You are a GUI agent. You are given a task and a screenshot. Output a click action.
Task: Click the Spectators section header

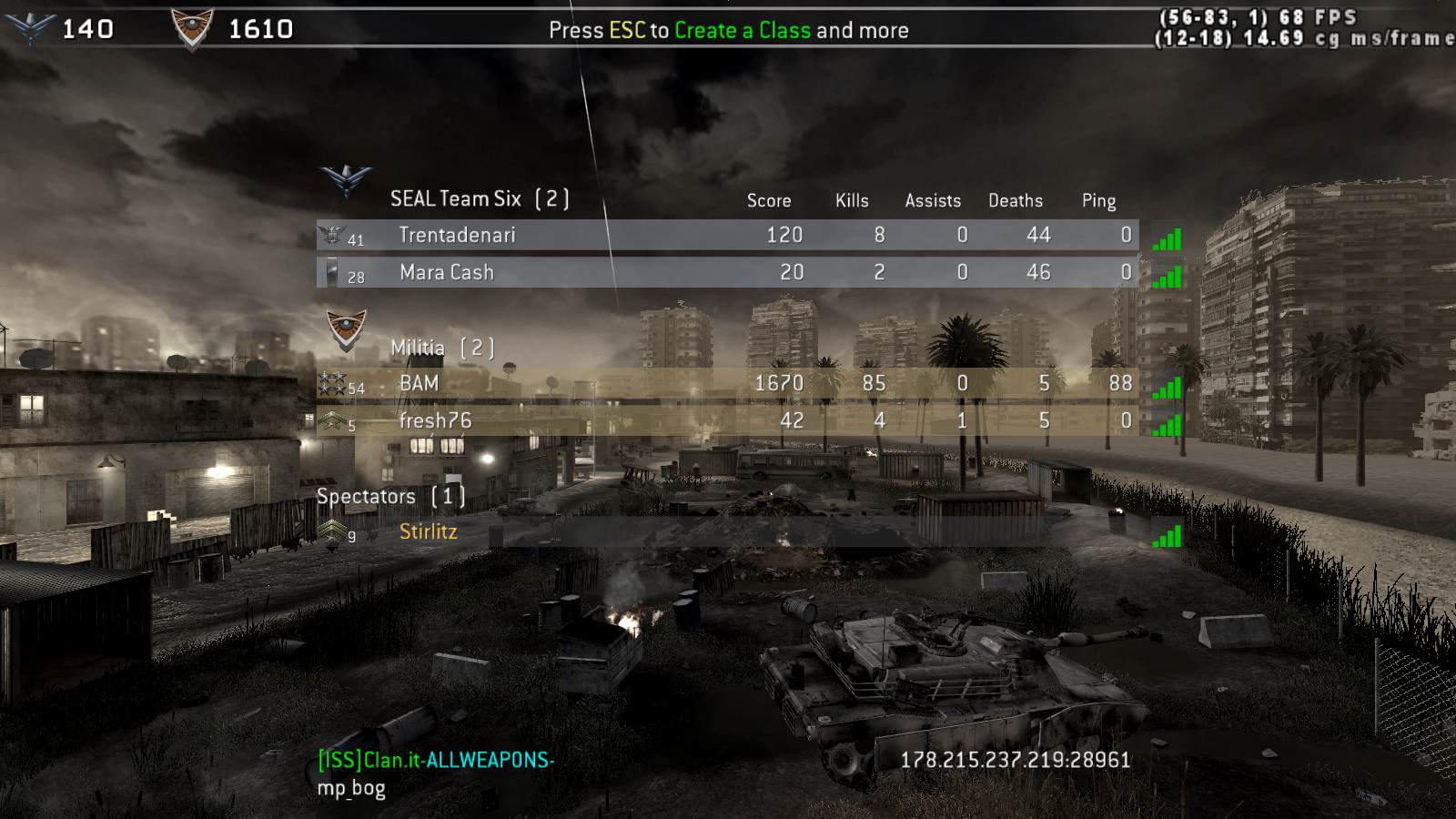(390, 497)
